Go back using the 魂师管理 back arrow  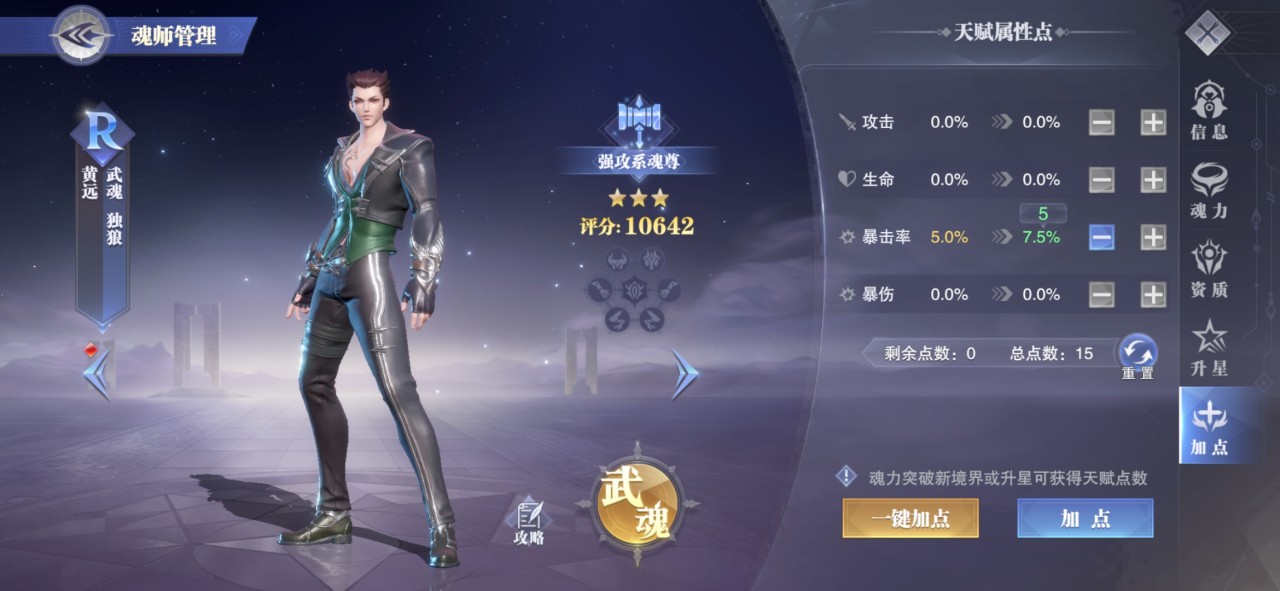81,35
